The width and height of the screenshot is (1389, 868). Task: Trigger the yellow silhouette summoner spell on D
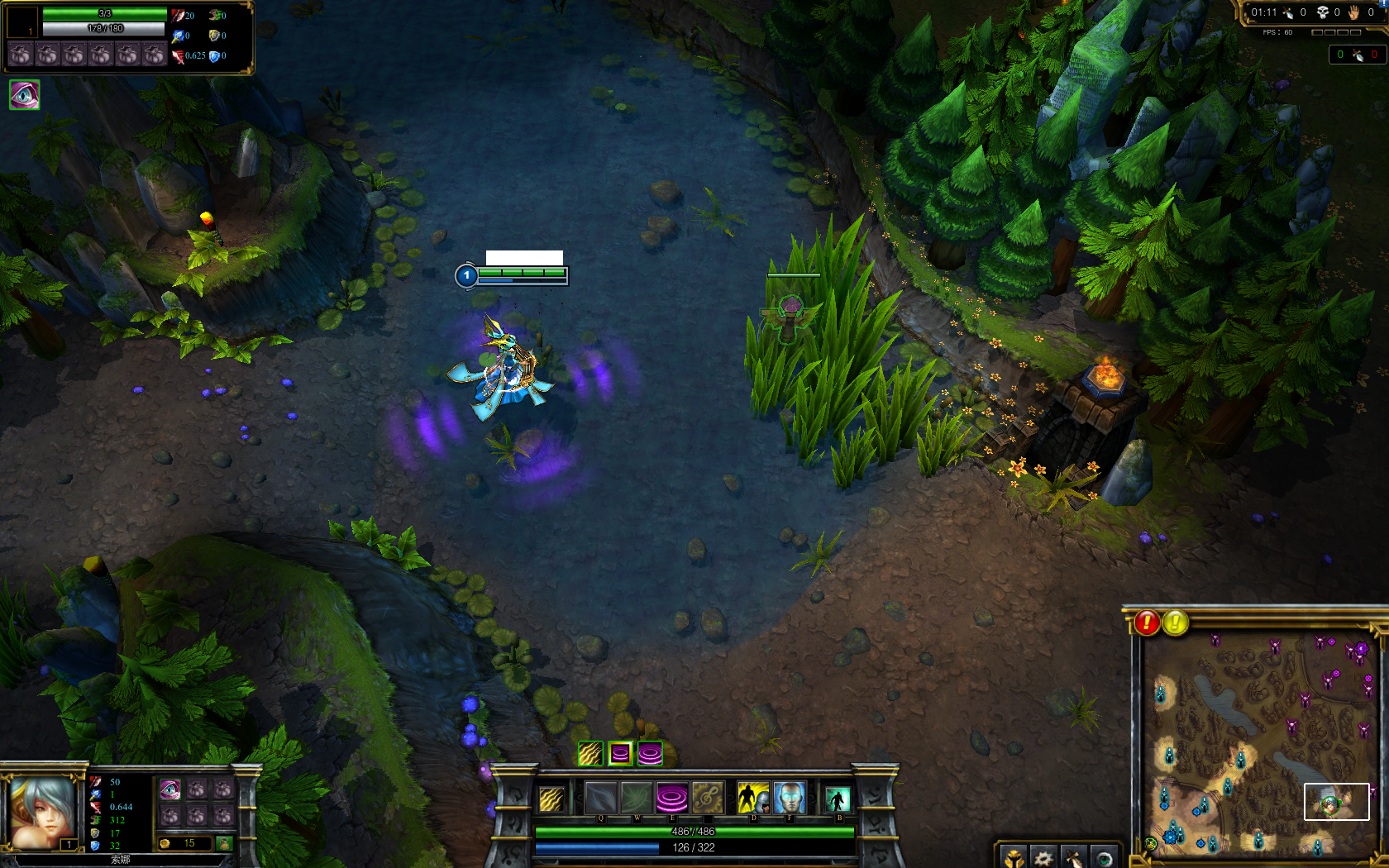click(752, 798)
